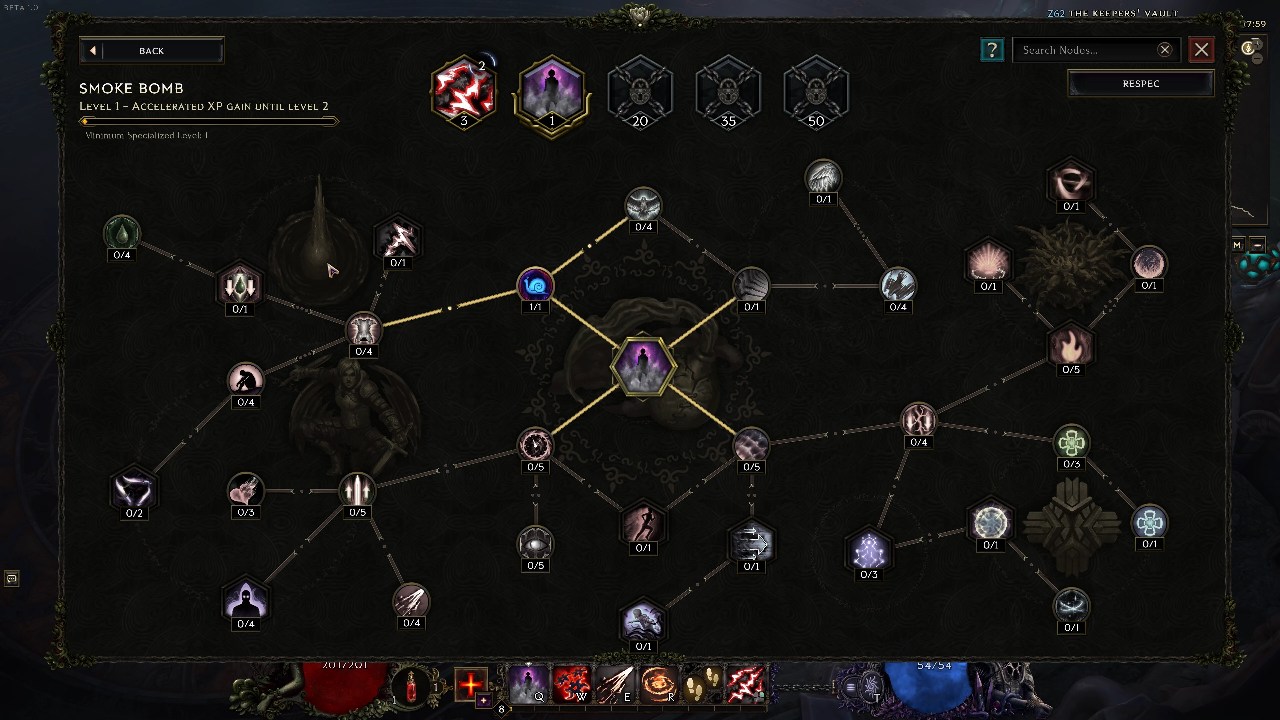This screenshot has width=1280, height=720.
Task: Select the red lightning specialized skill slot
Action: point(463,91)
